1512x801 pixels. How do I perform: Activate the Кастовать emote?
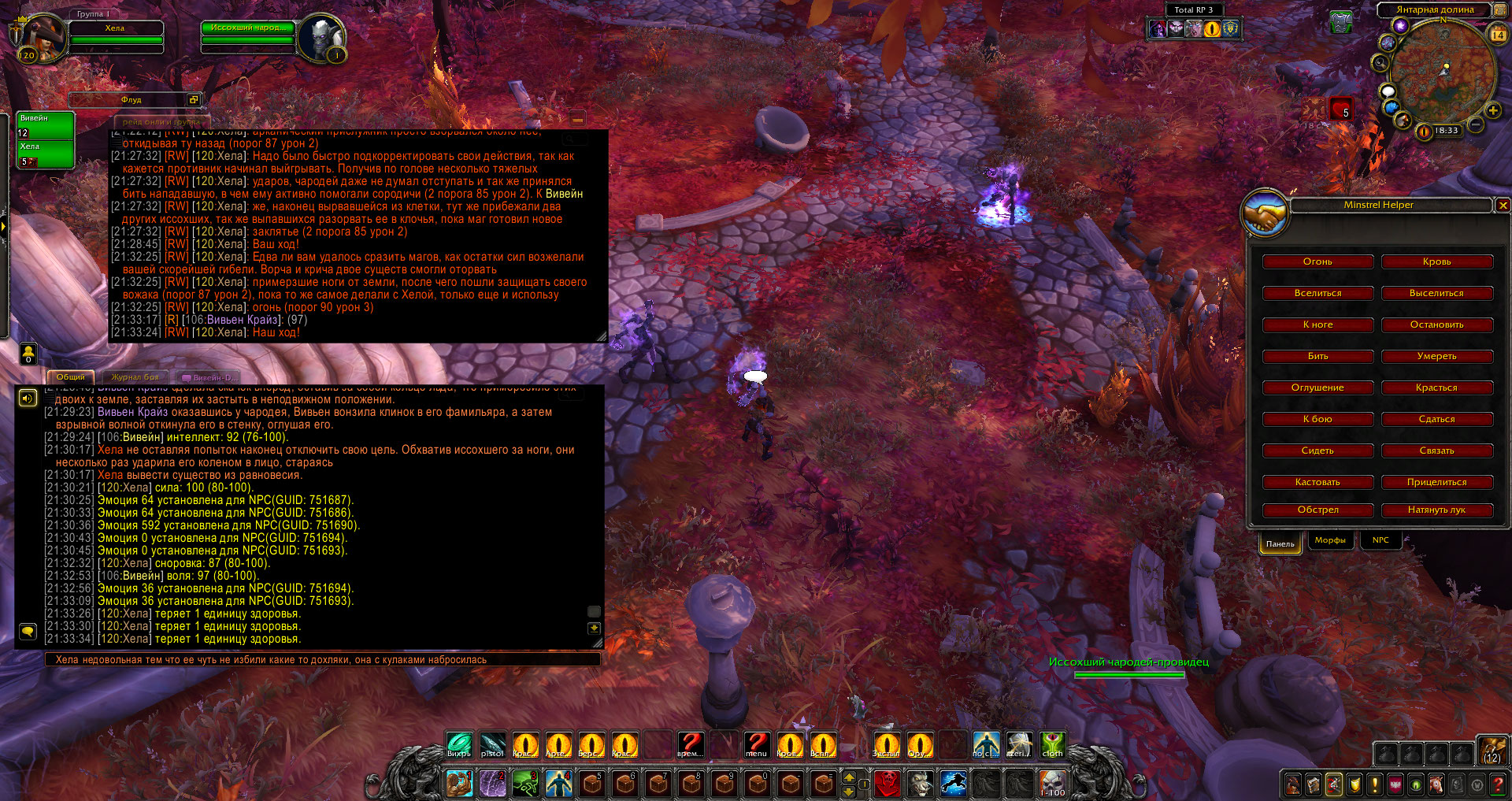(1317, 482)
